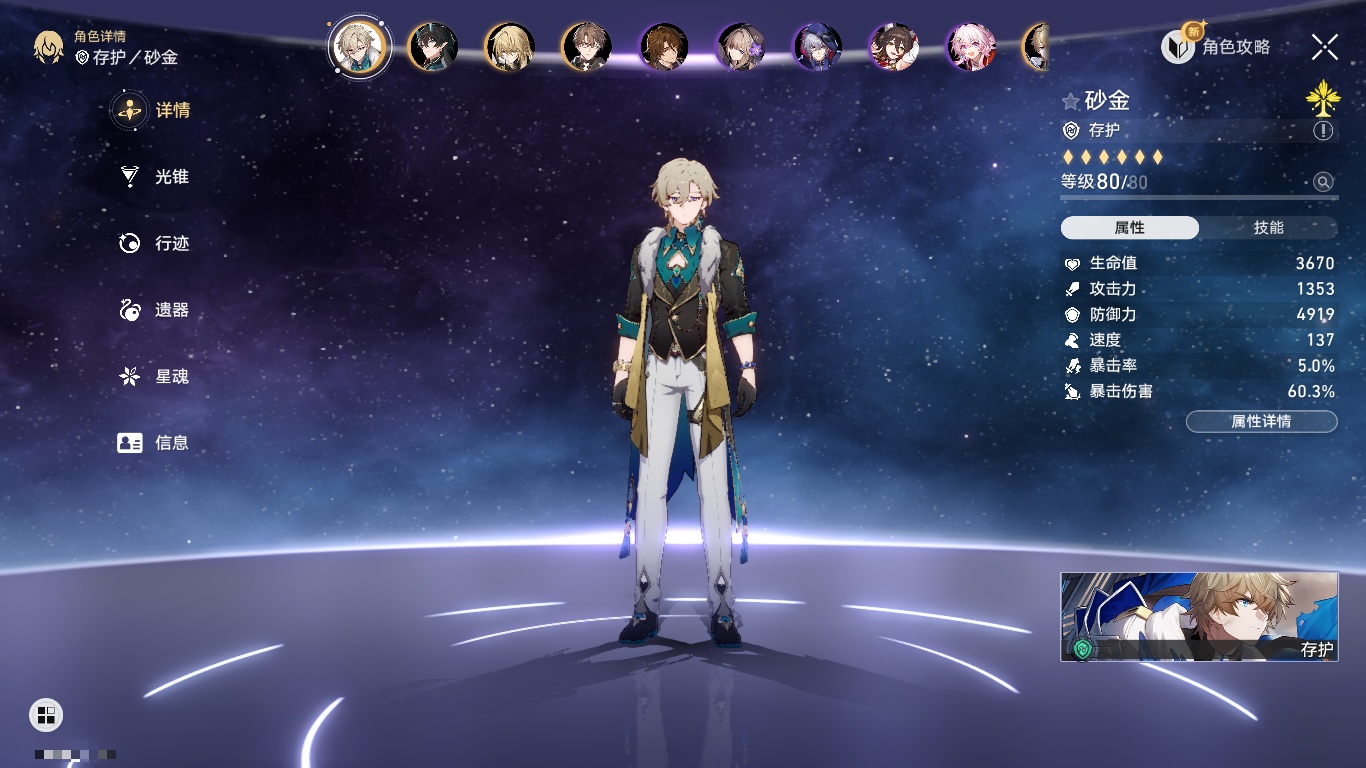This screenshot has height=768, width=1366.
Task: Open the Preservation (存护) light cone card
Action: [1199, 617]
